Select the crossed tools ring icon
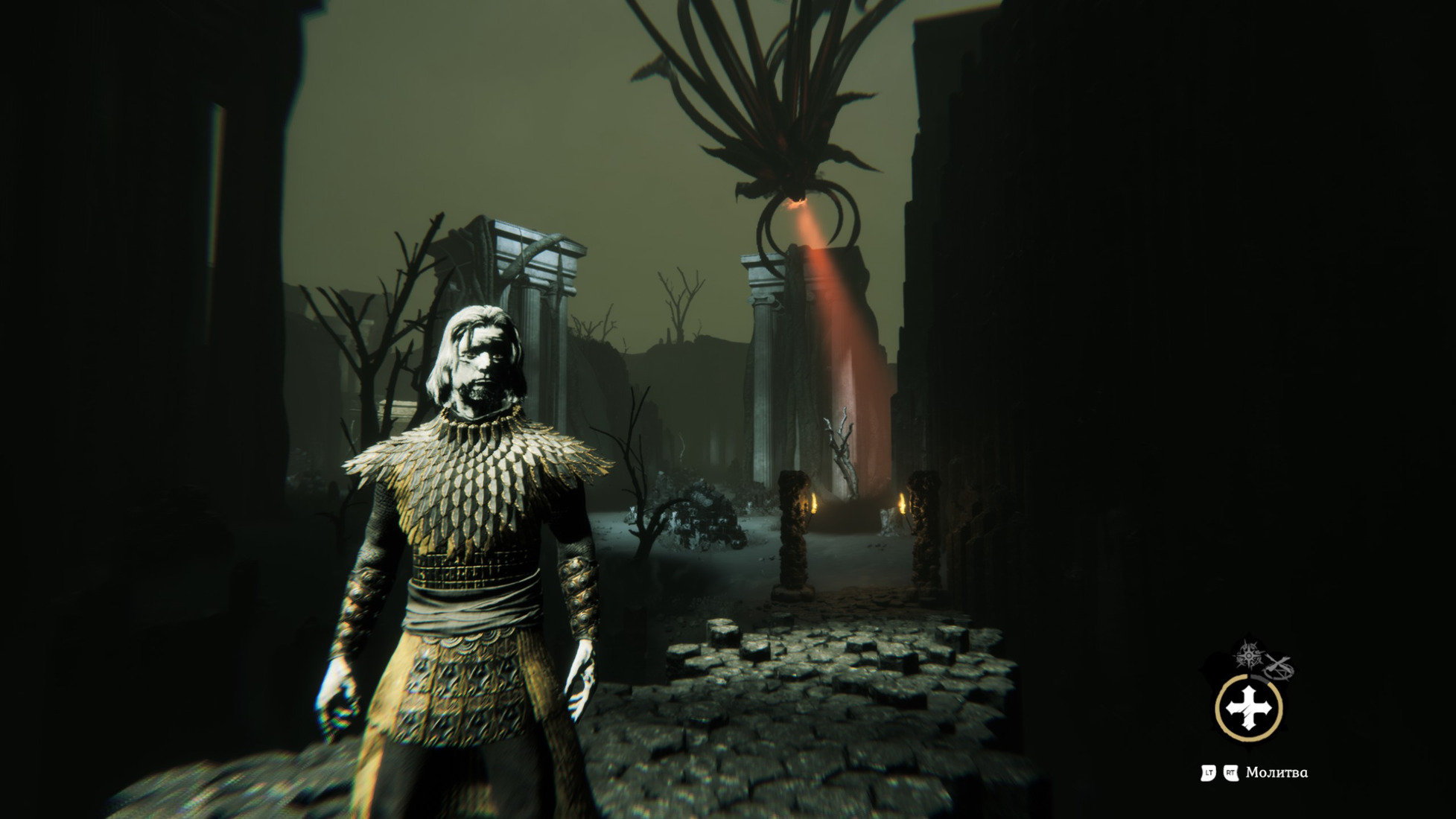 [1279, 667]
